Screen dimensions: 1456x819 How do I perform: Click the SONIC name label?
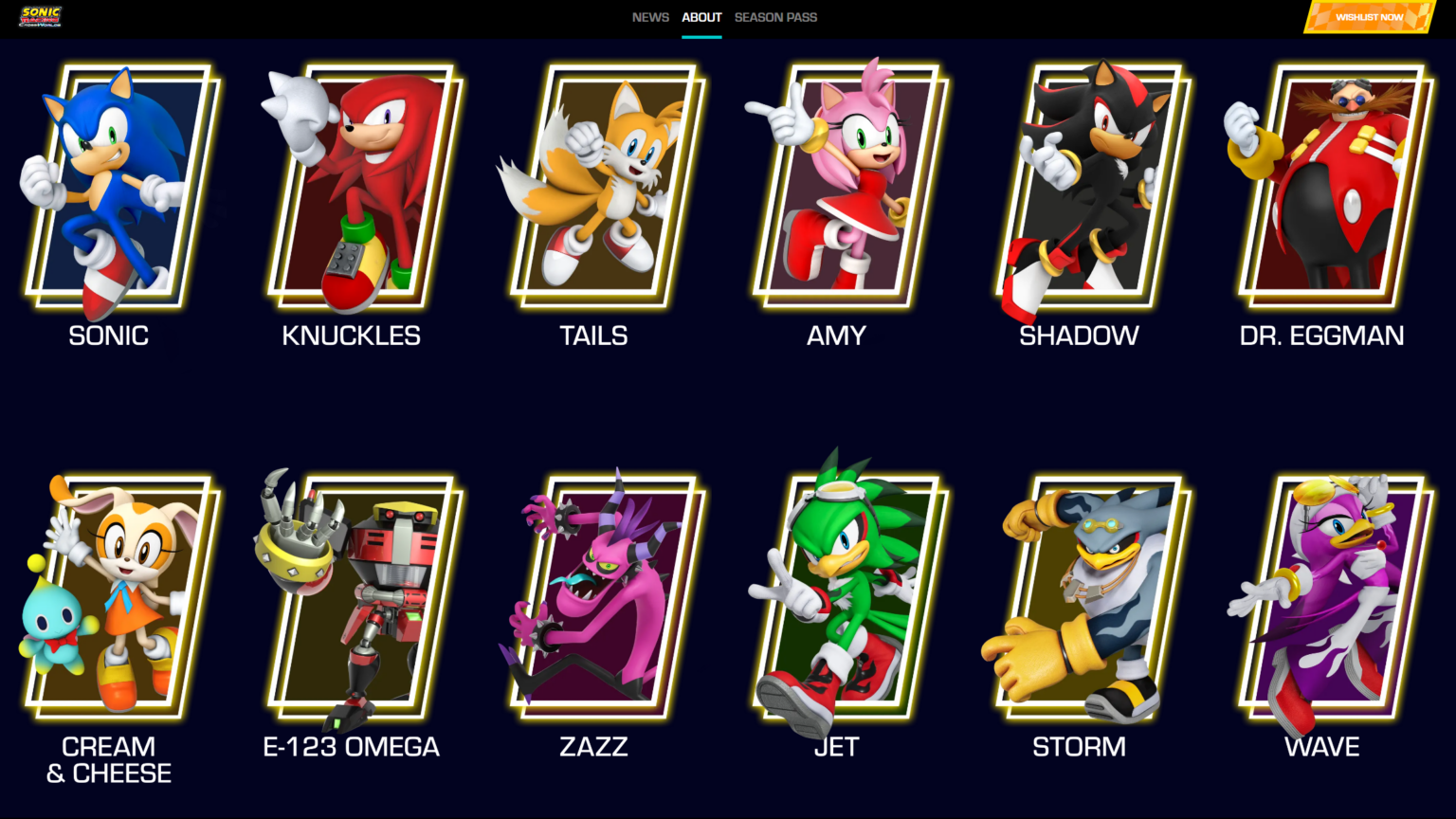tap(108, 336)
